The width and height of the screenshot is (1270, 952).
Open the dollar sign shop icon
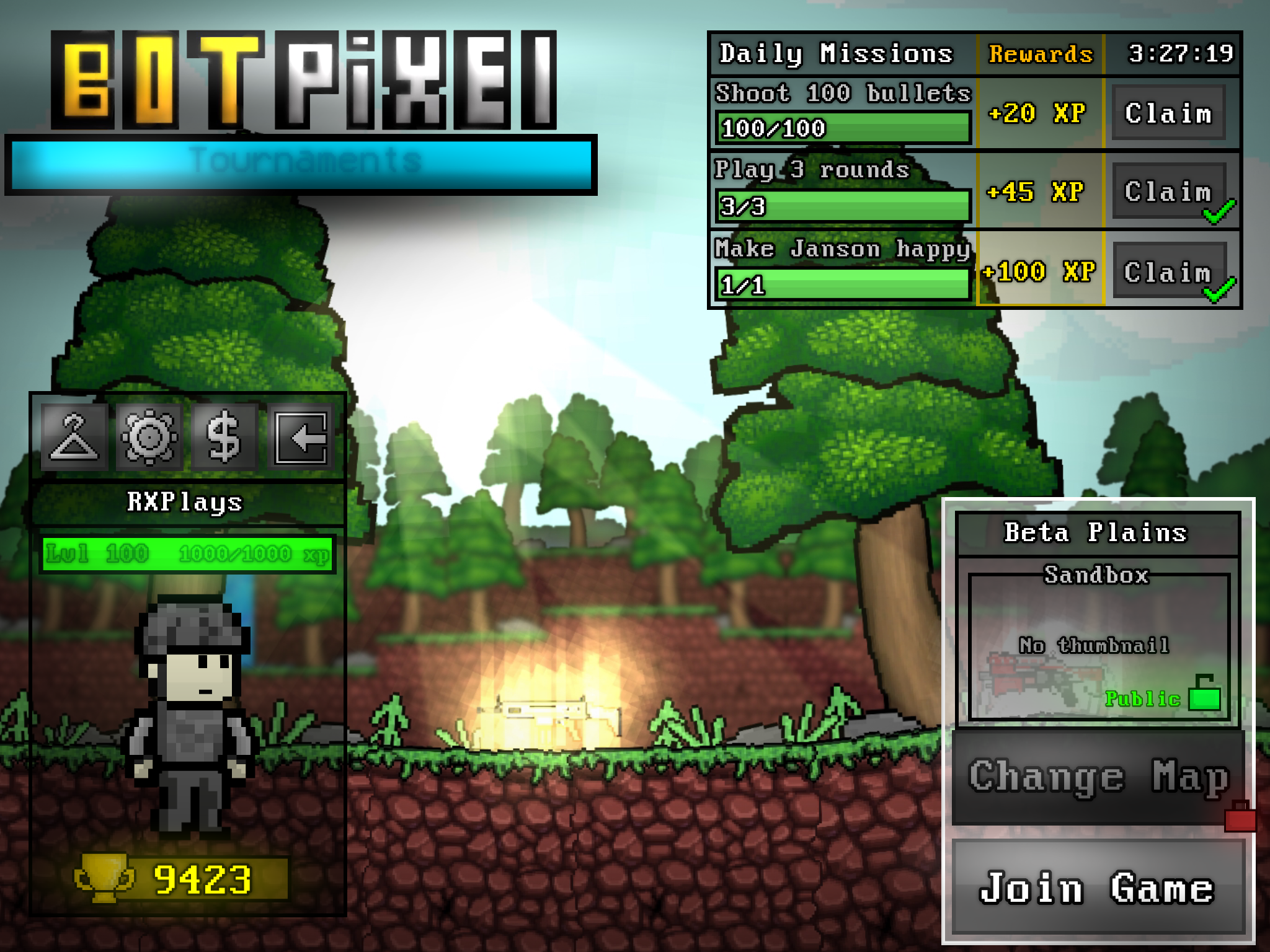pos(224,438)
